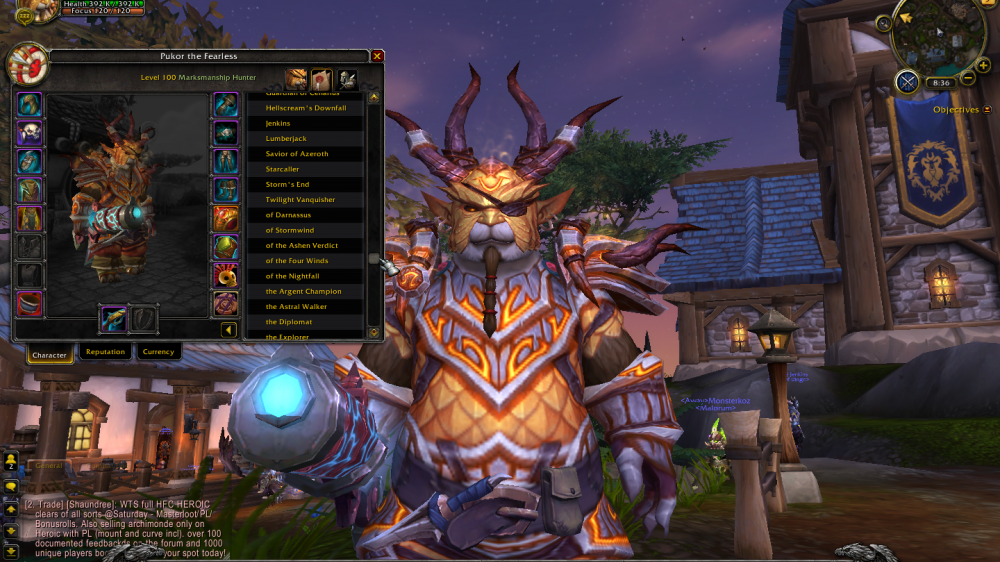Jump chat to the bottom
Viewport: 1000px width, 562px height.
click(11, 550)
